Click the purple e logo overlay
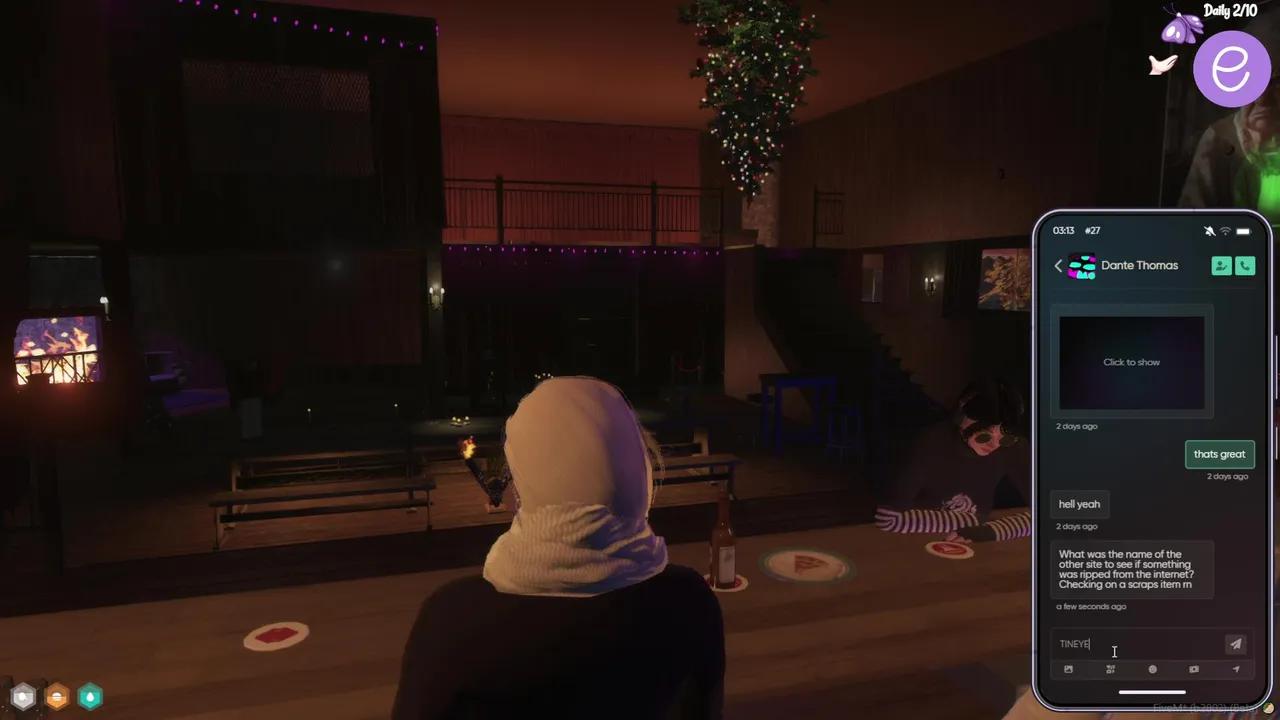 1232,67
